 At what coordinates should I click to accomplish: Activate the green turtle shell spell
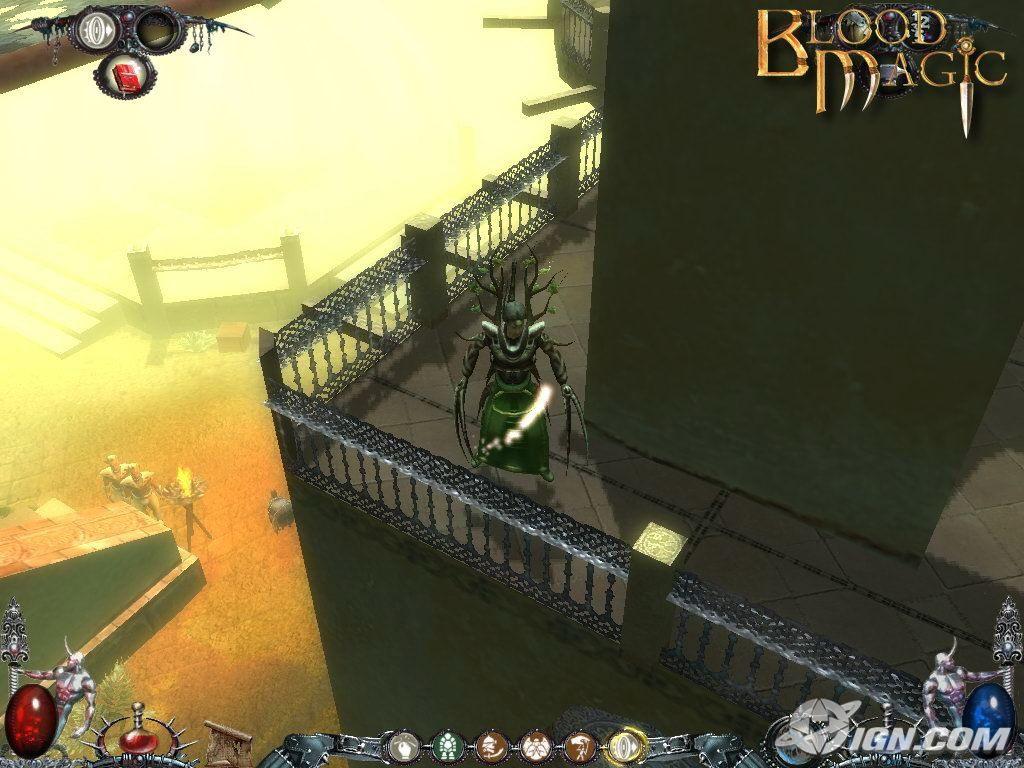[447, 745]
